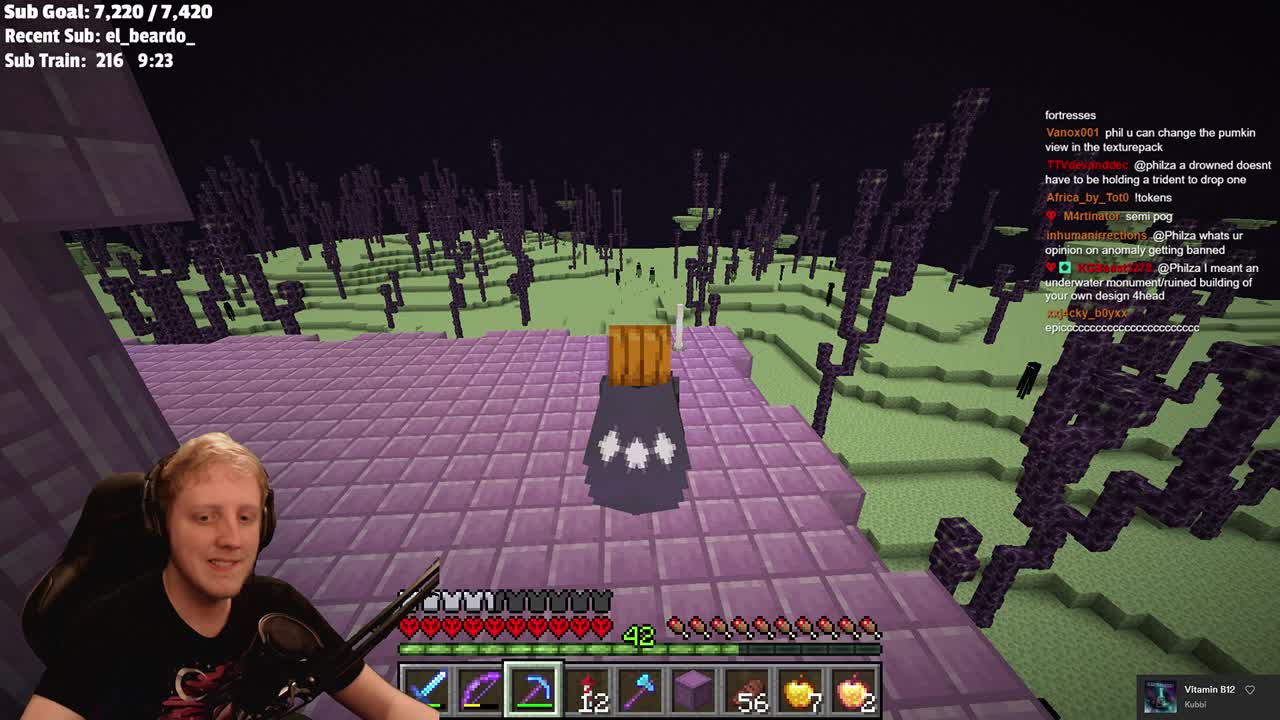The height and width of the screenshot is (720, 1280).
Task: Select the firework rocket stack
Action: 588,691
